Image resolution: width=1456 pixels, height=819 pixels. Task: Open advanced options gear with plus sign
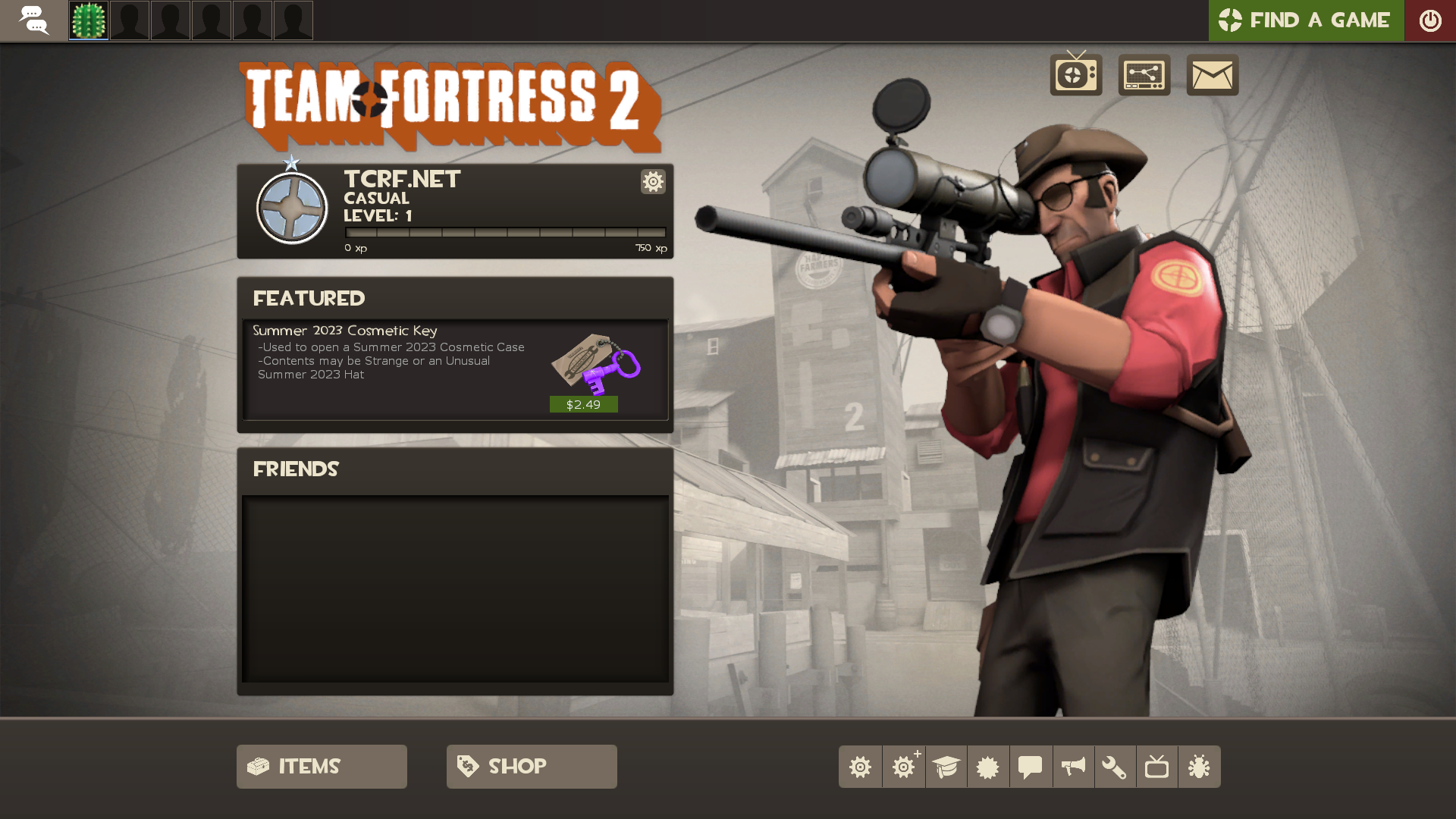pyautogui.click(x=903, y=767)
